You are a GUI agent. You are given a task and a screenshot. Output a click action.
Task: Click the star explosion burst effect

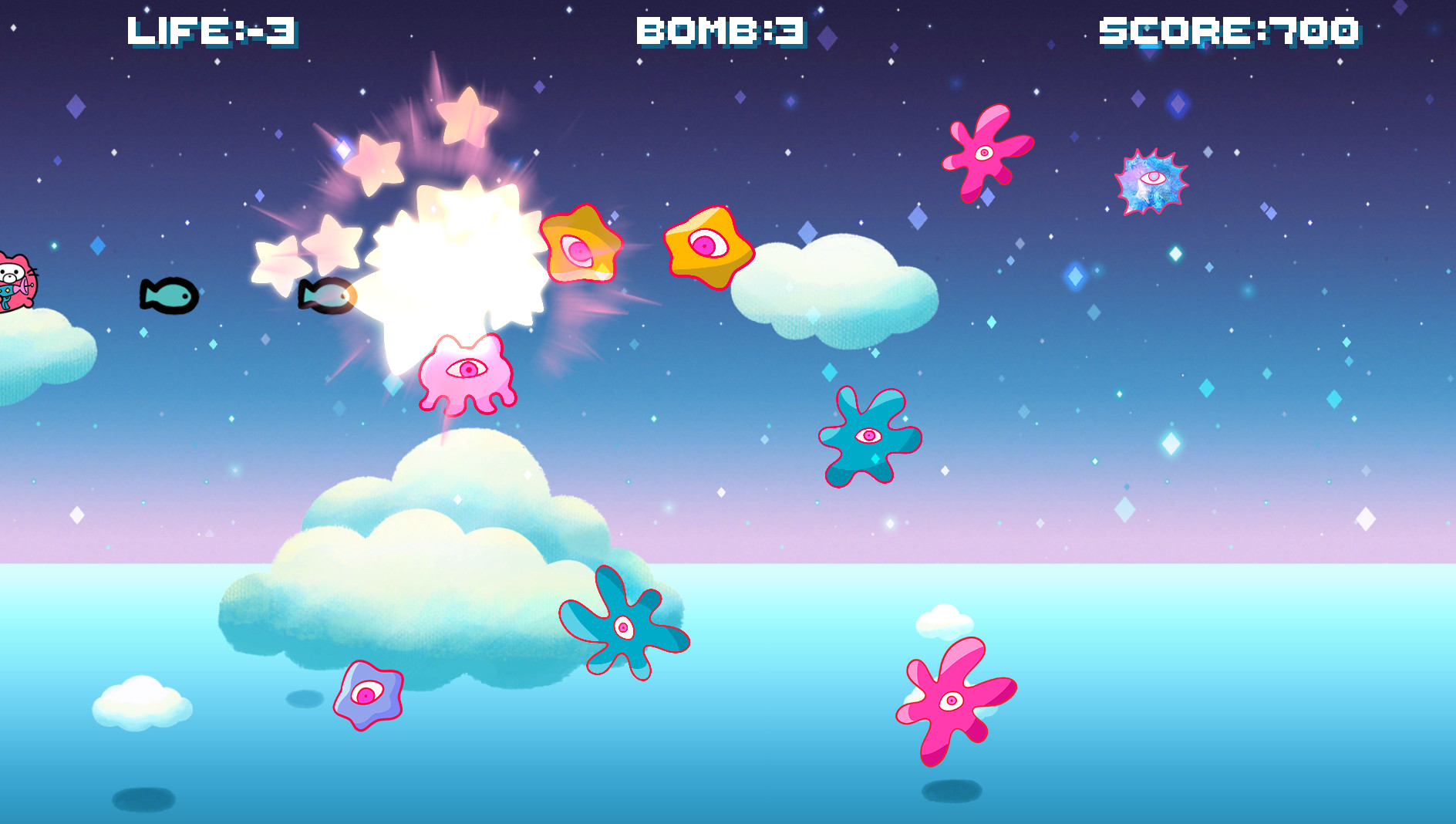click(x=455, y=262)
